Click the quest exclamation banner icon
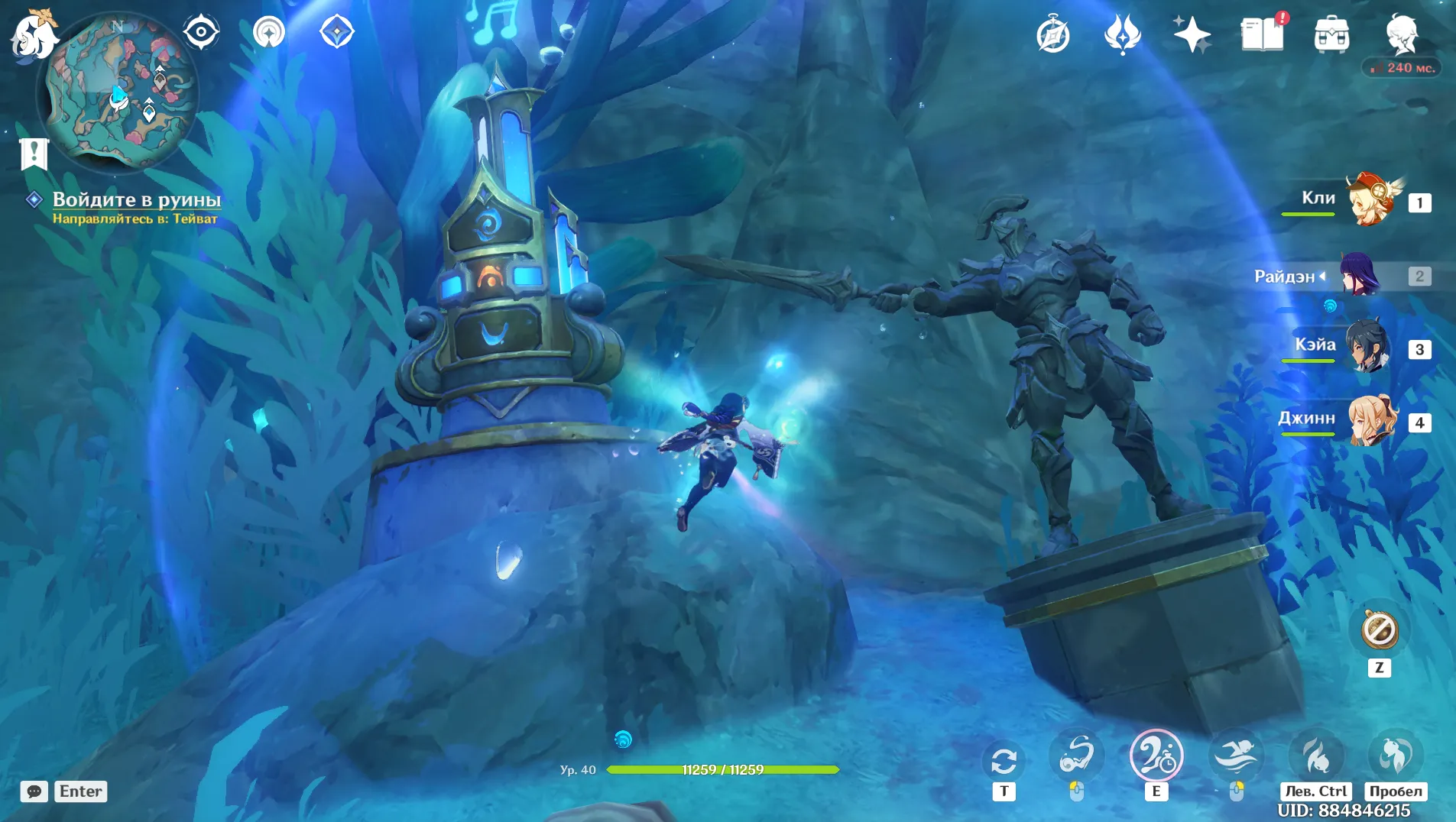This screenshot has height=822, width=1456. click(x=34, y=153)
